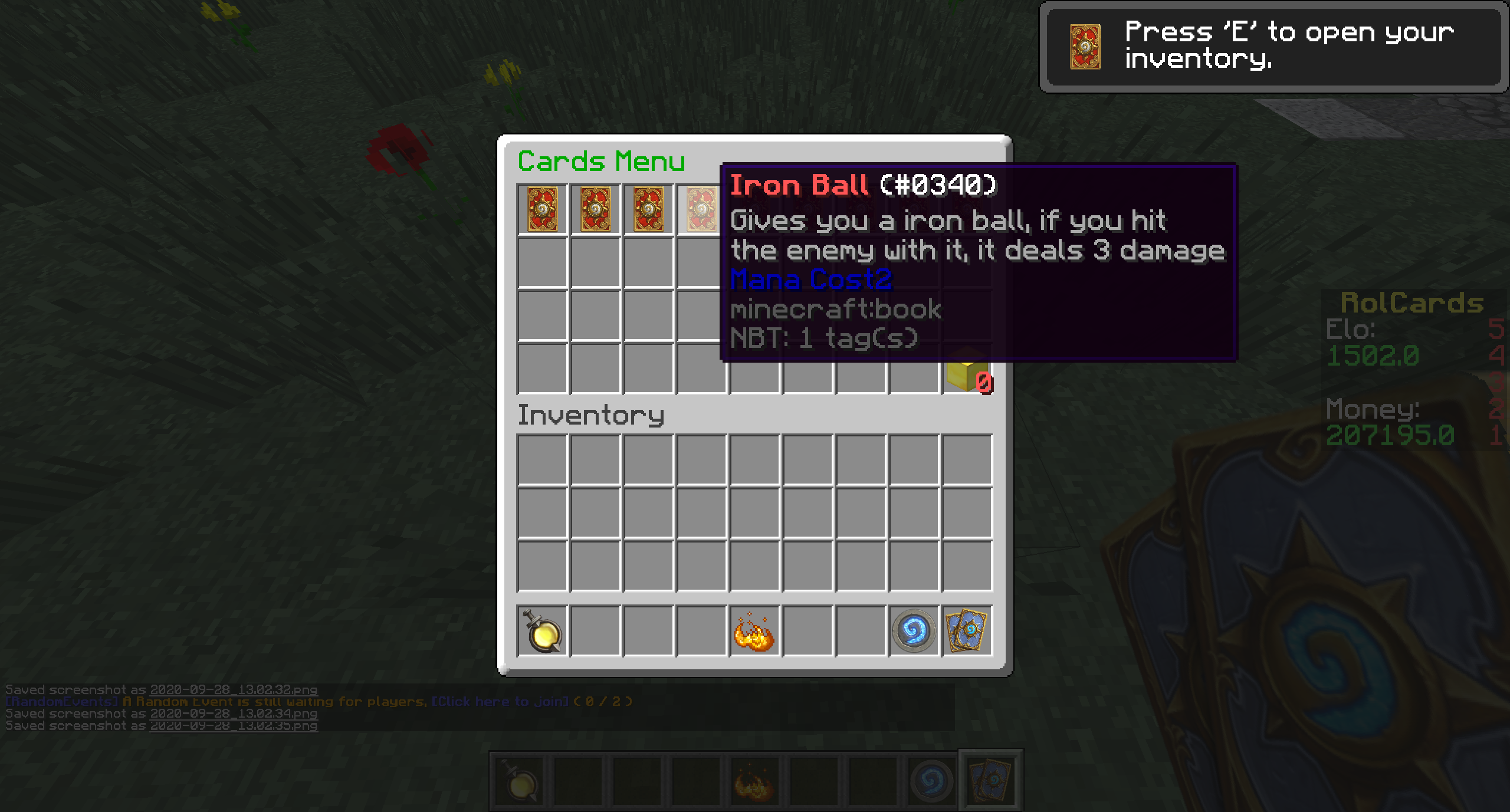
Task: Select the highlighted Iron Ball card
Action: (701, 209)
